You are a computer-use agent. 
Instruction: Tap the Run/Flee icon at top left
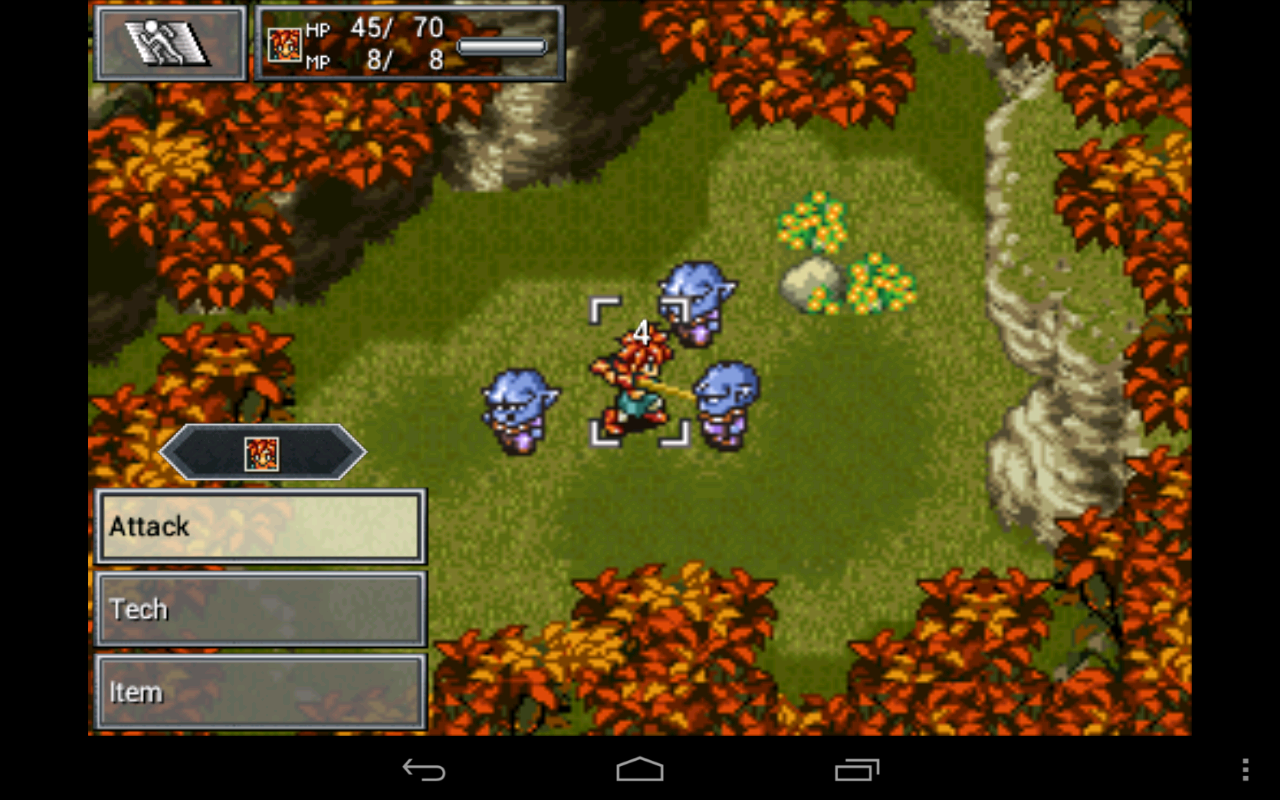[x=168, y=43]
